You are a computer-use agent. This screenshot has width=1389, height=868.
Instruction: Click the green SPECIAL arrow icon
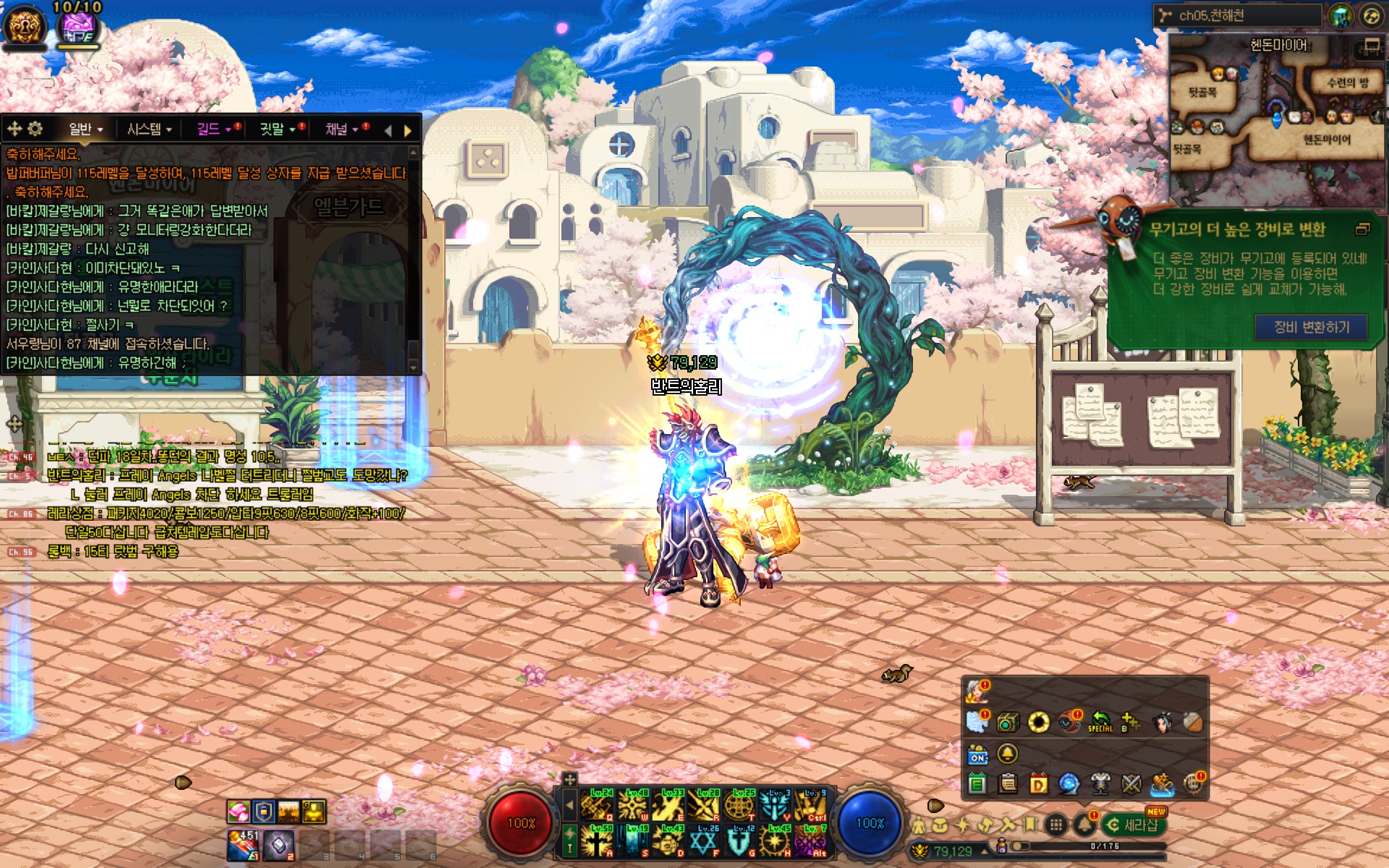tap(1100, 721)
